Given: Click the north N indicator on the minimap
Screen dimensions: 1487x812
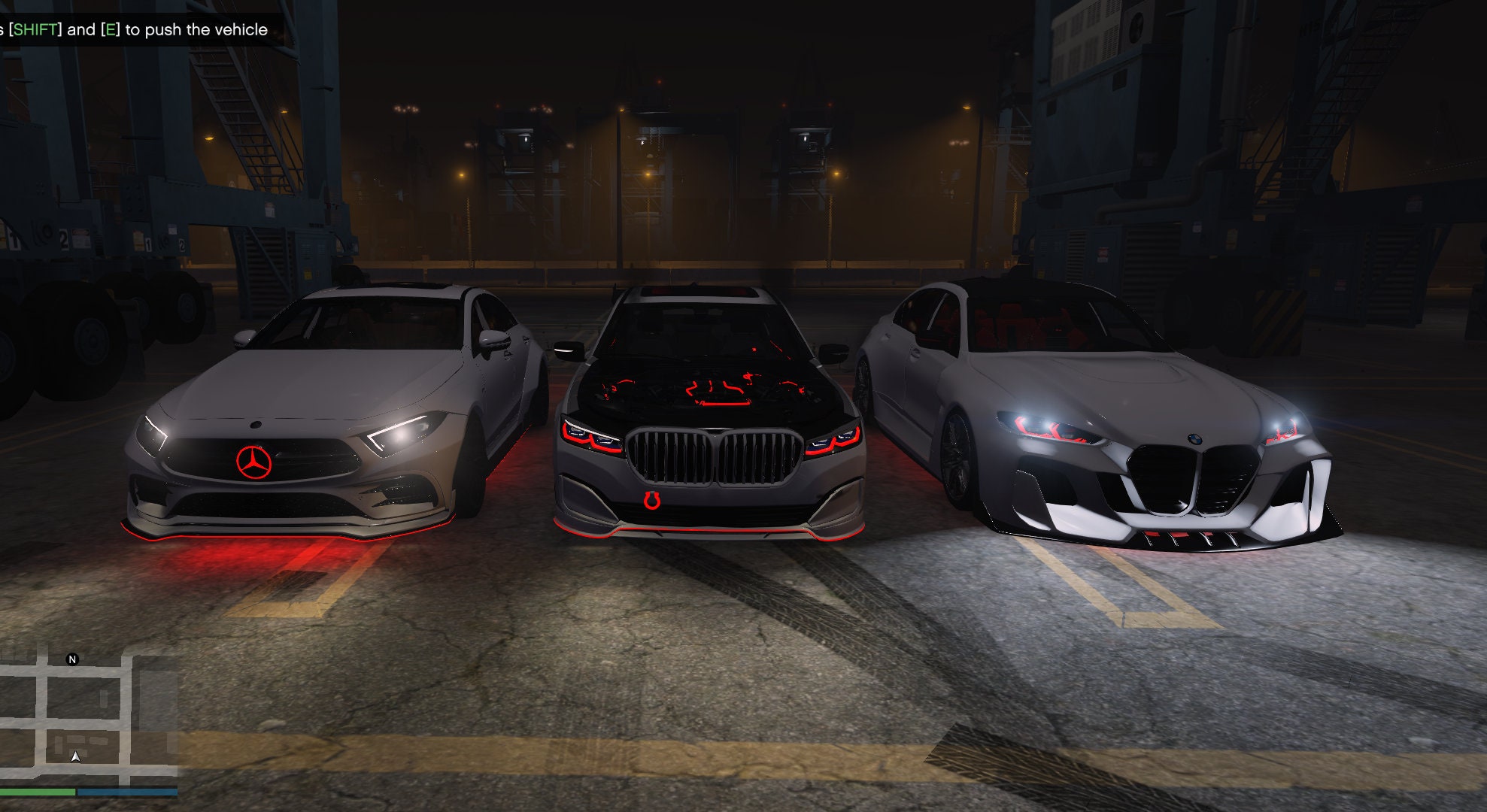Looking at the screenshot, I should [x=72, y=660].
